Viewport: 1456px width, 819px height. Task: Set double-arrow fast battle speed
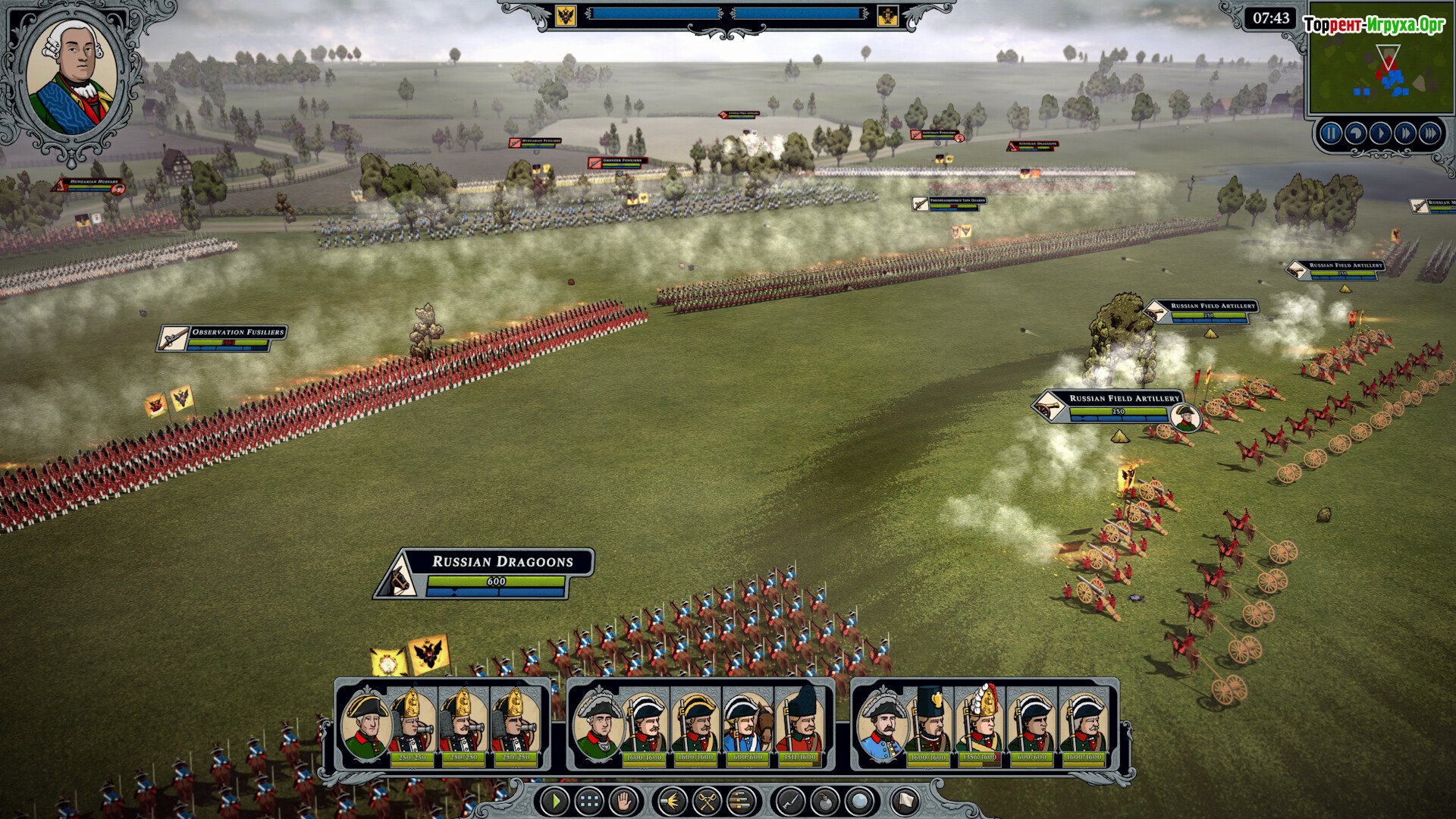[x=1405, y=134]
